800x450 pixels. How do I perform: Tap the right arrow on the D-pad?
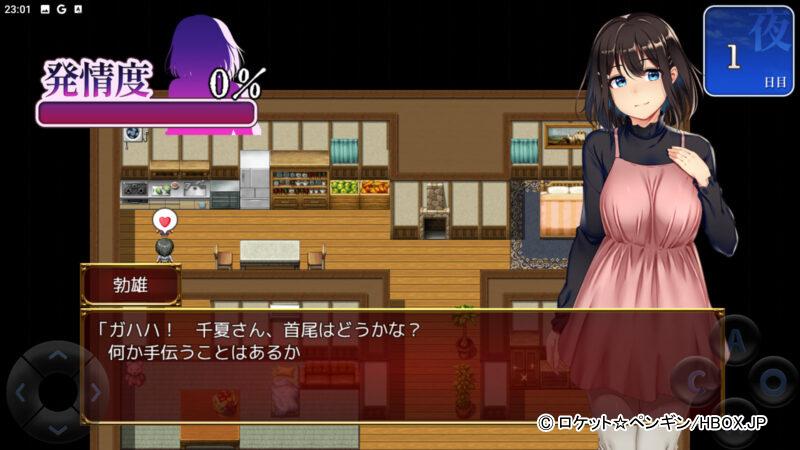(x=93, y=391)
